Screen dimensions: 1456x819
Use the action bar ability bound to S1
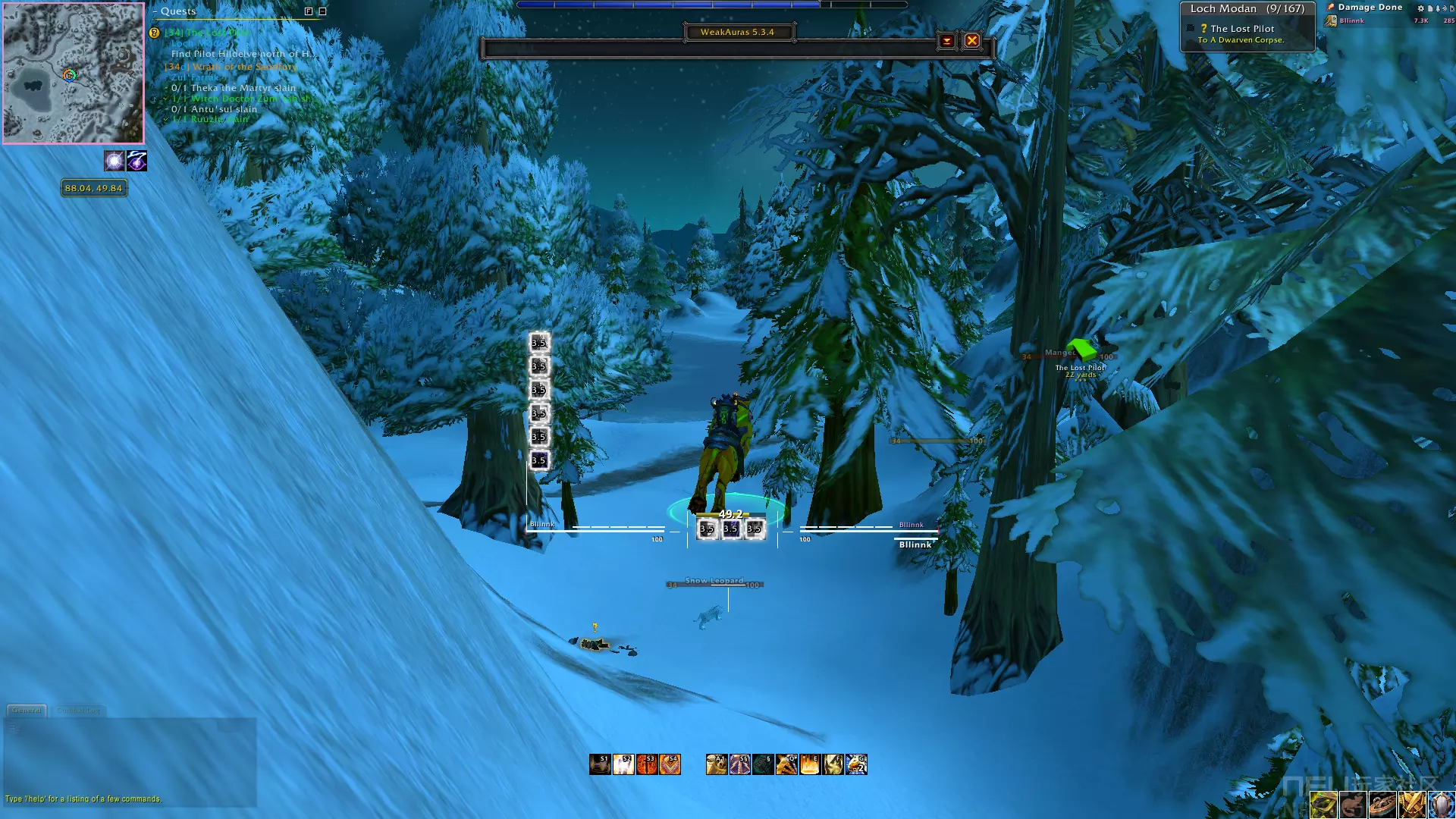(x=600, y=764)
